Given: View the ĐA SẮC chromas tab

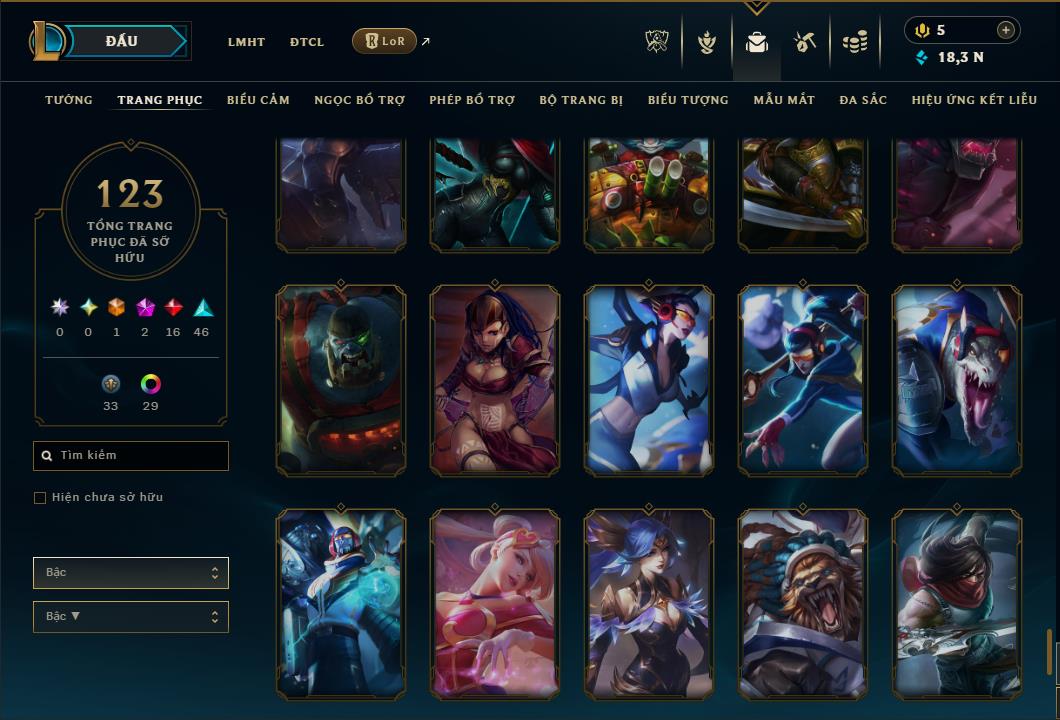Looking at the screenshot, I should coord(863,100).
